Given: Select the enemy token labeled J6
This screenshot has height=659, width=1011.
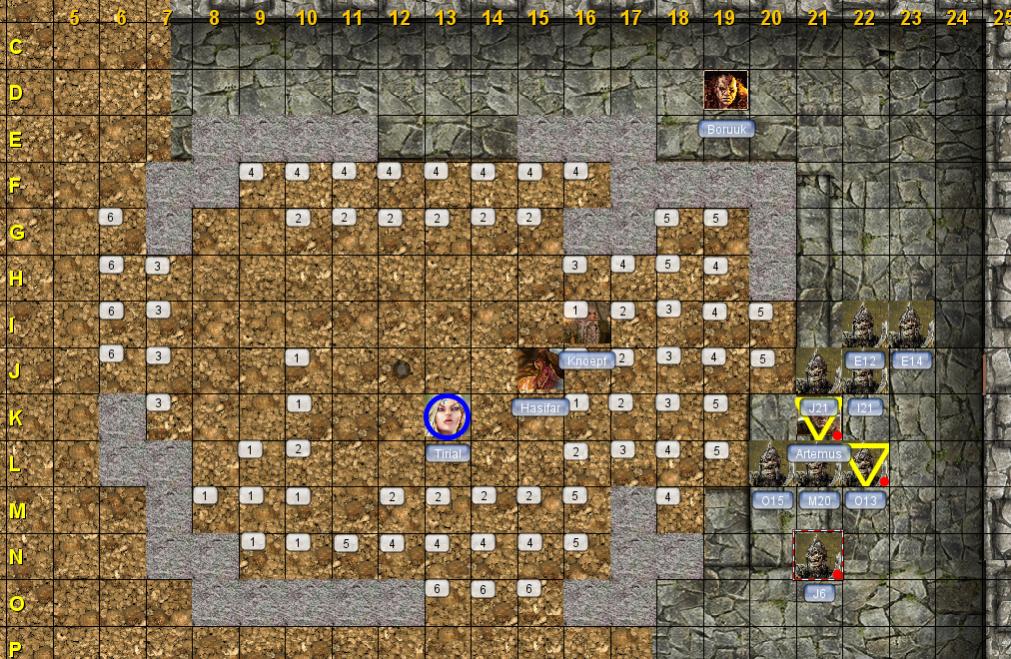Looking at the screenshot, I should pyautogui.click(x=818, y=555).
